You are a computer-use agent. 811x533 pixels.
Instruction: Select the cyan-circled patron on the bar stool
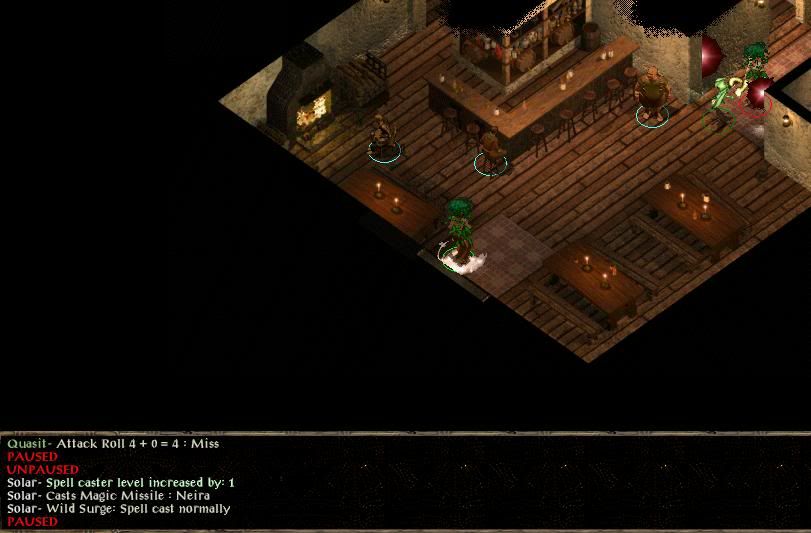[490, 150]
